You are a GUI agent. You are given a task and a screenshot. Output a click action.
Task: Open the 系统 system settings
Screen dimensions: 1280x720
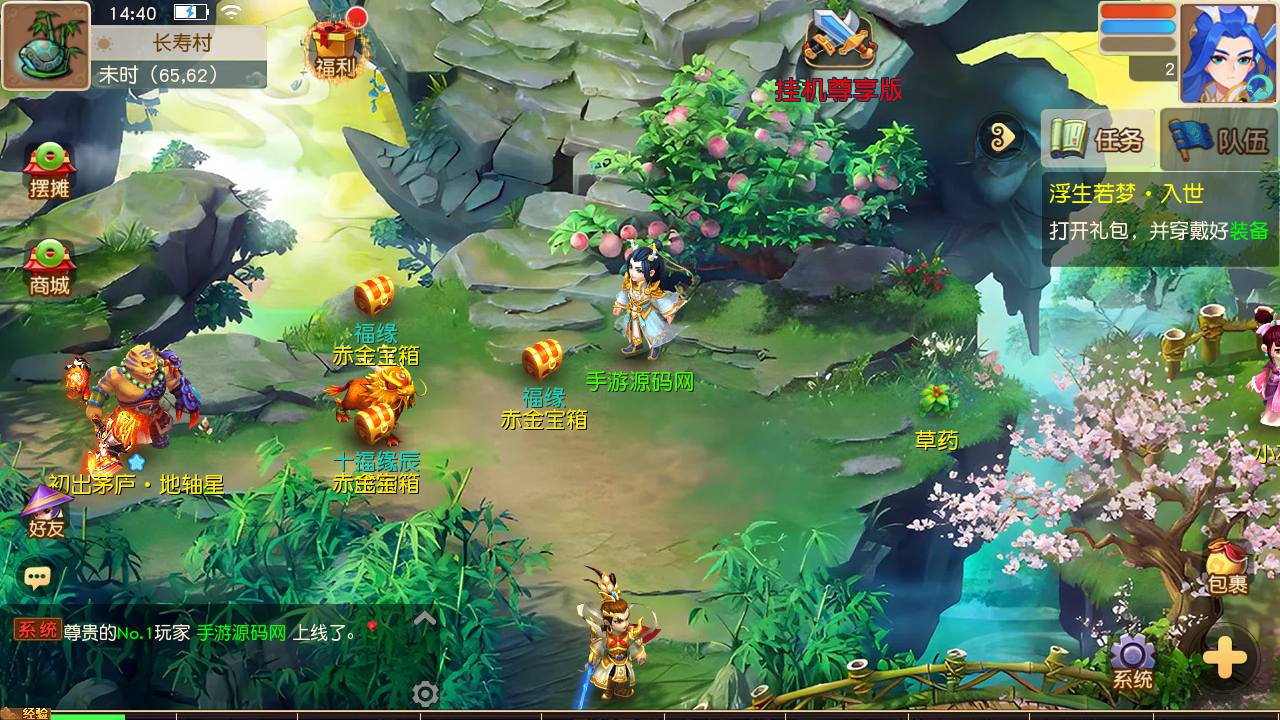(x=1133, y=662)
